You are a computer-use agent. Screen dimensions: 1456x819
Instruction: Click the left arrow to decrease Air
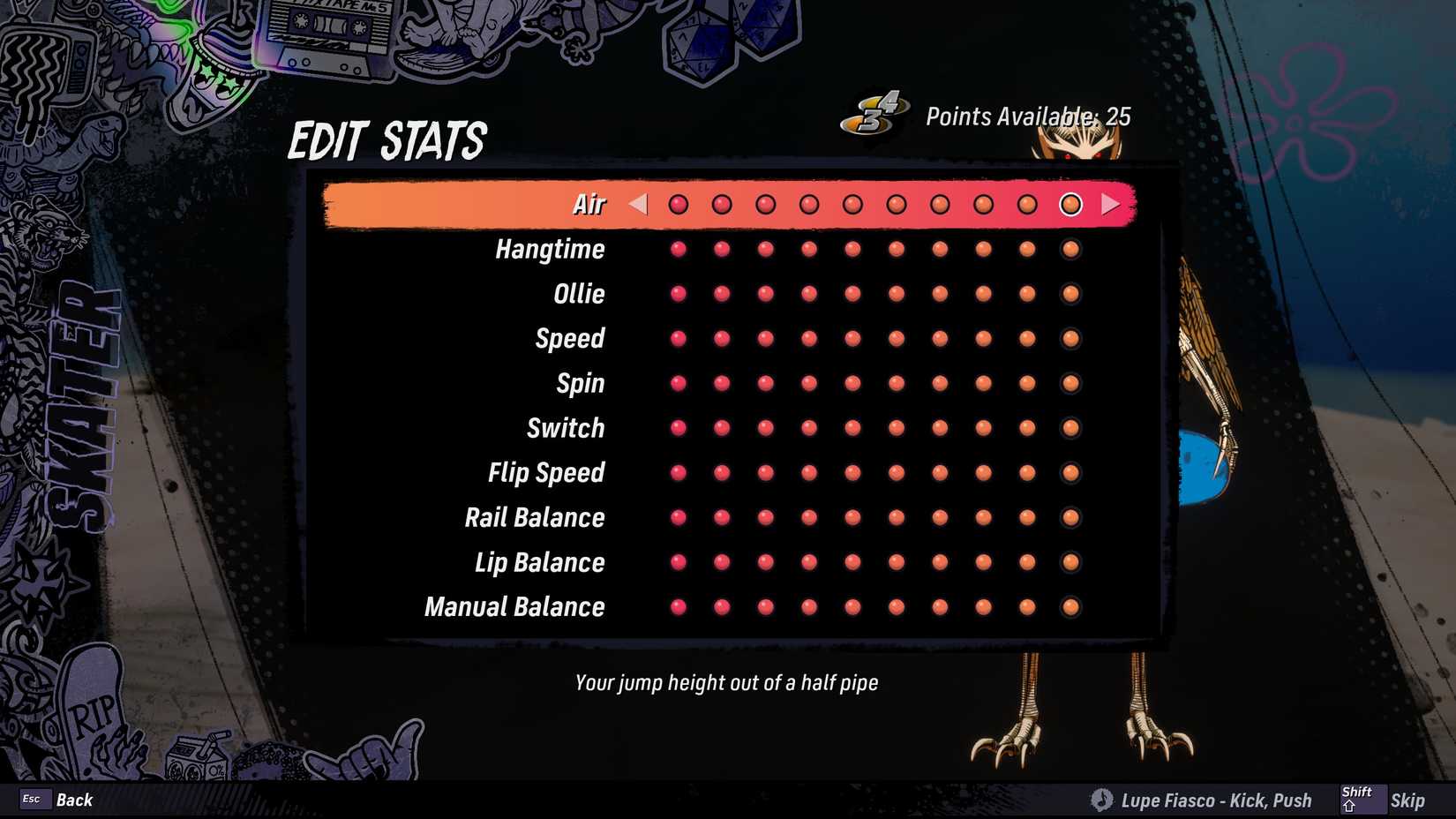tap(637, 204)
